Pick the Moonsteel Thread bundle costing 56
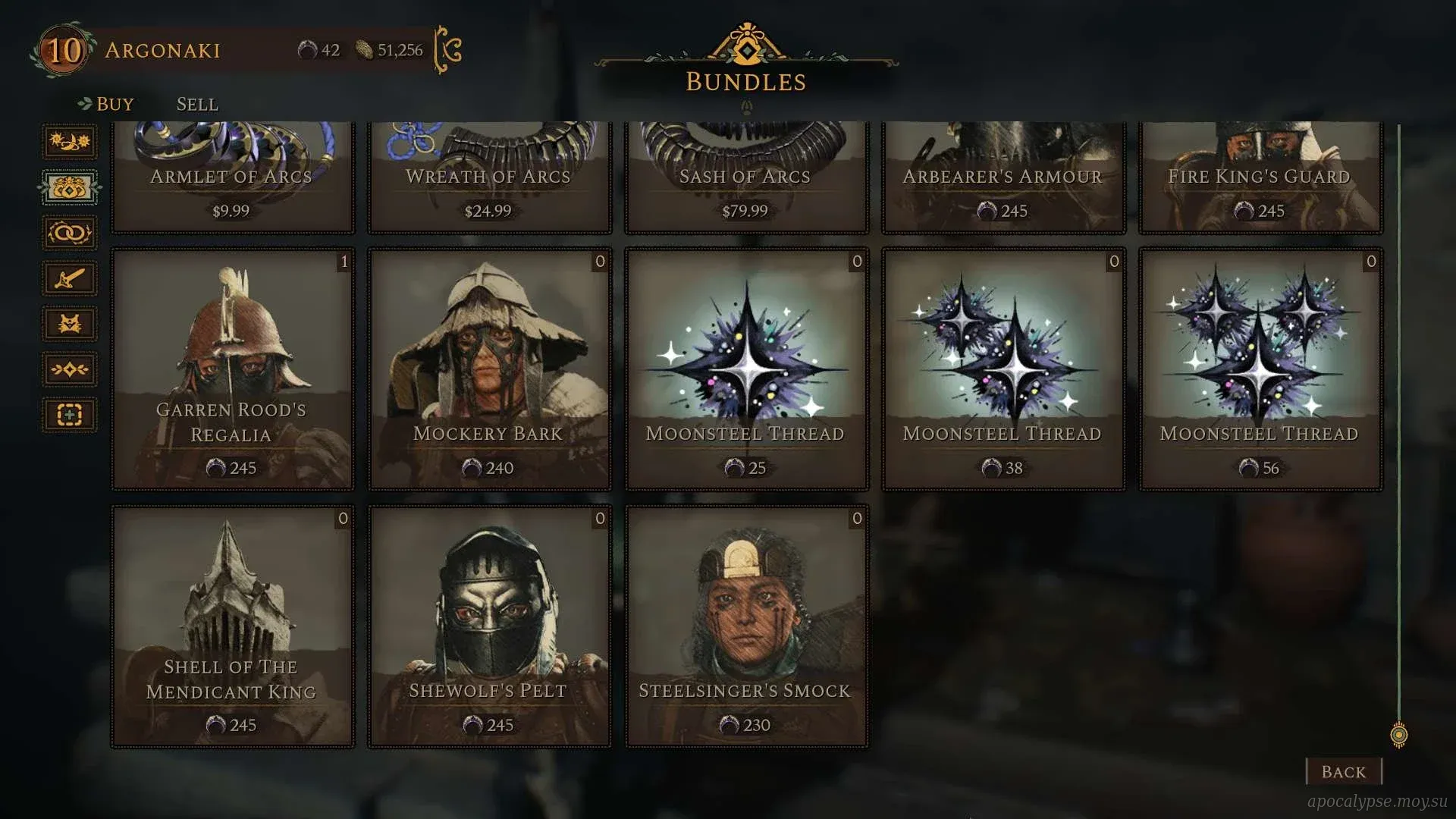The height and width of the screenshot is (819, 1456). (x=1260, y=369)
